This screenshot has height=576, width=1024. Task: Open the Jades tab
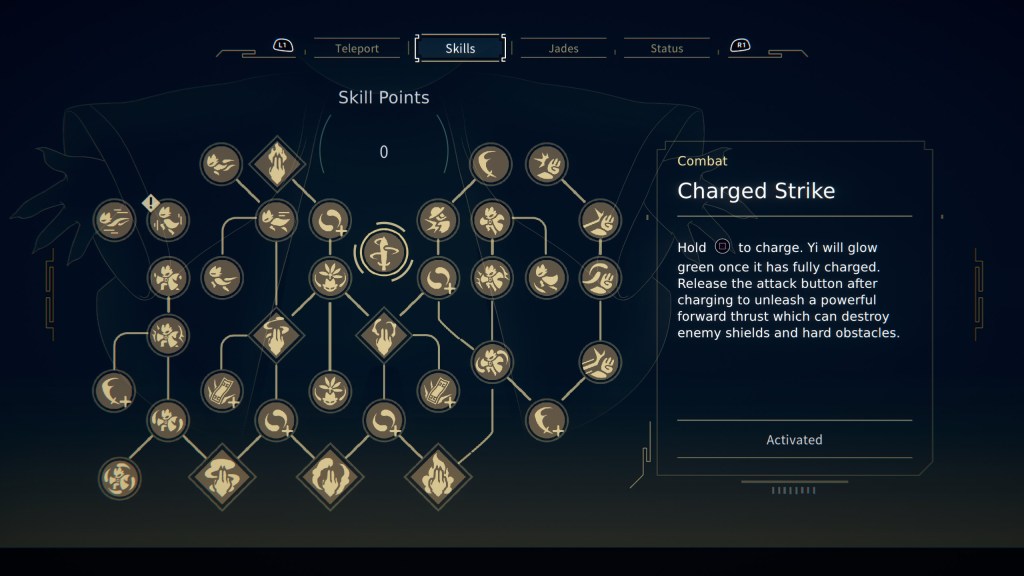point(563,48)
